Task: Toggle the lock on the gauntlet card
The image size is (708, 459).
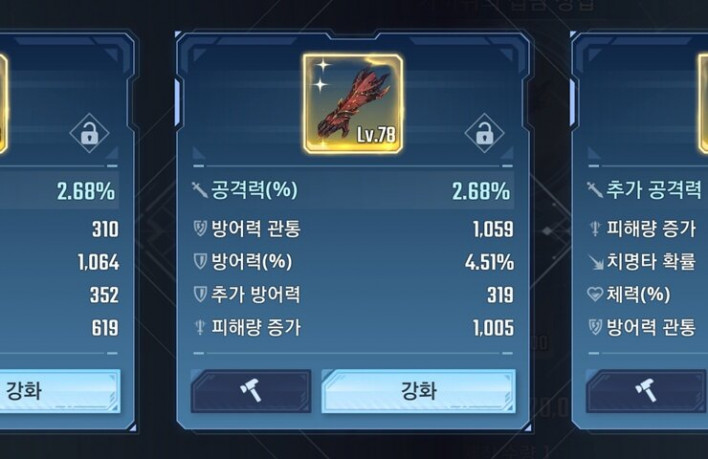Action: (x=483, y=133)
